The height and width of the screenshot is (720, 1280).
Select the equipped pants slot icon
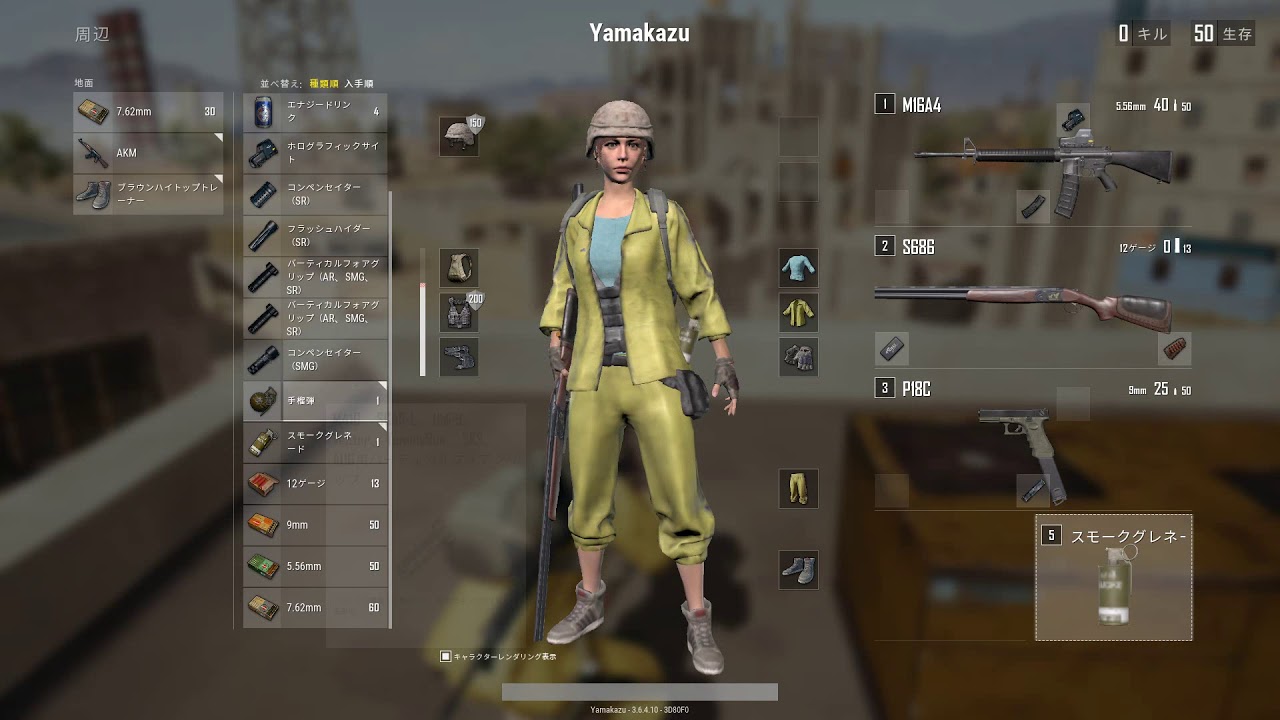798,488
